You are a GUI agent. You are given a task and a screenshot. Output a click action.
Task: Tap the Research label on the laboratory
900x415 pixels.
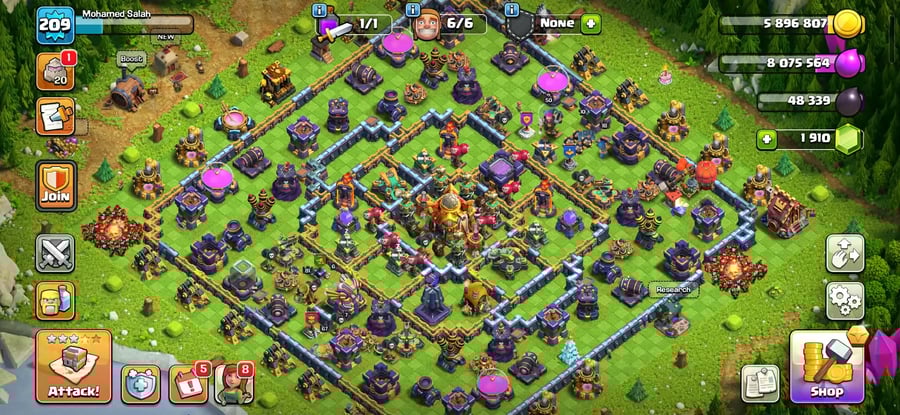point(671,290)
